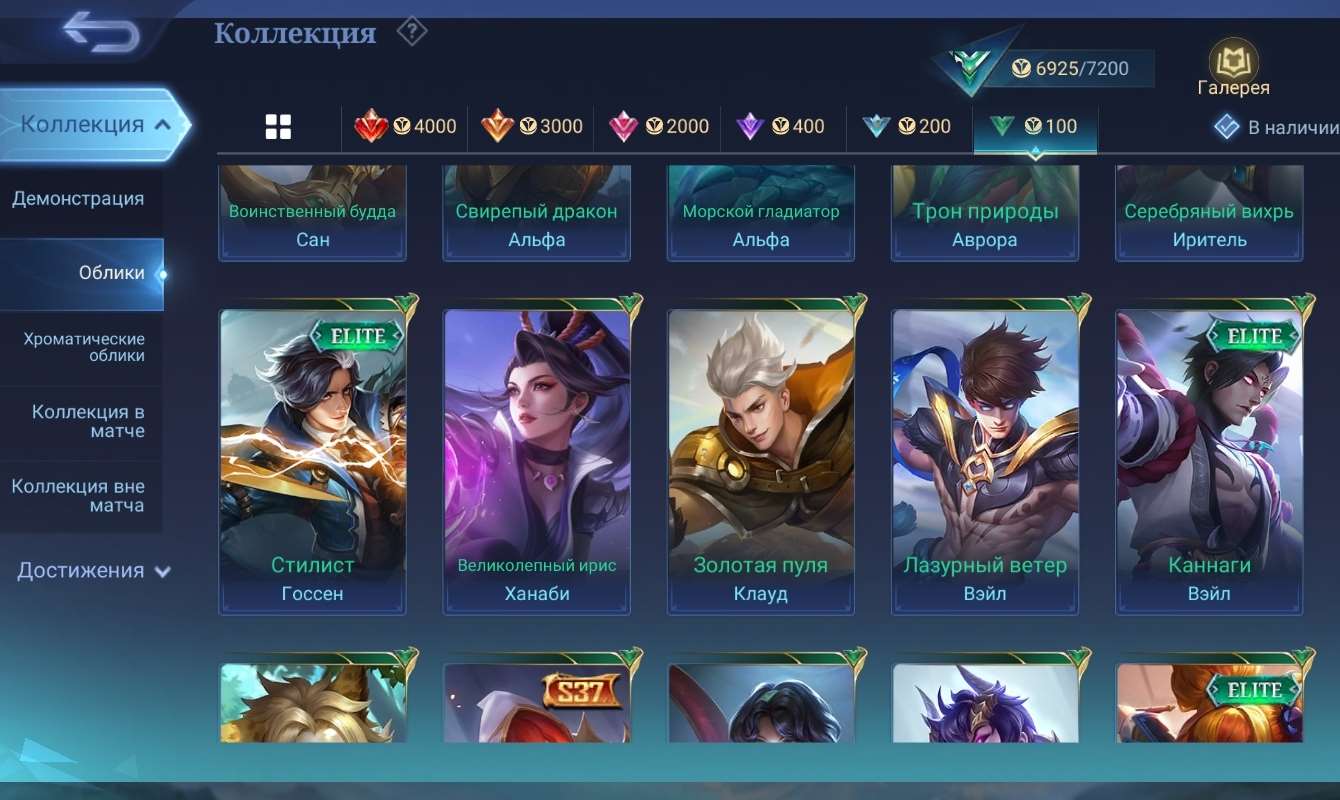
Task: Expand the Достижения section
Action: click(x=80, y=569)
